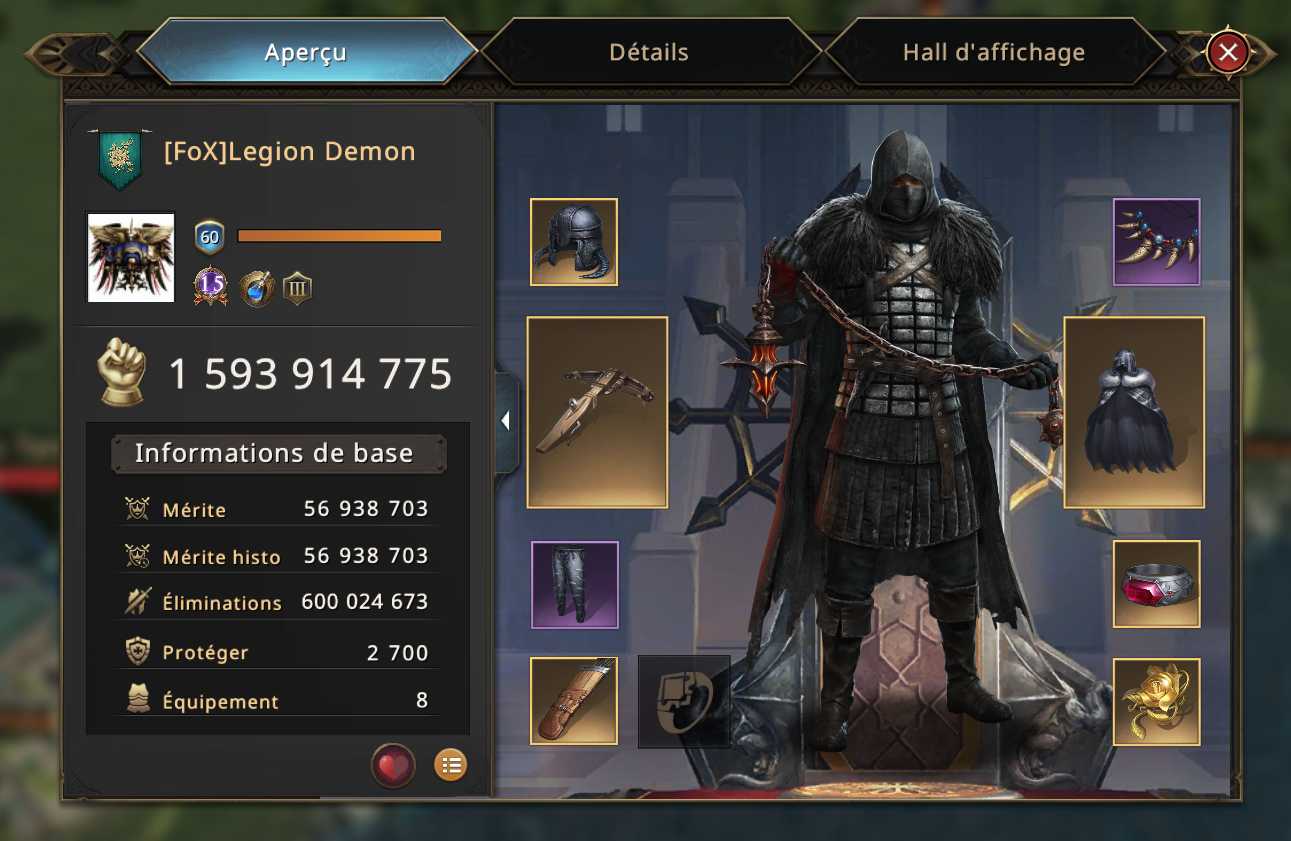Choose the leather quiver equipment slot
This screenshot has width=1291, height=841.
click(574, 701)
